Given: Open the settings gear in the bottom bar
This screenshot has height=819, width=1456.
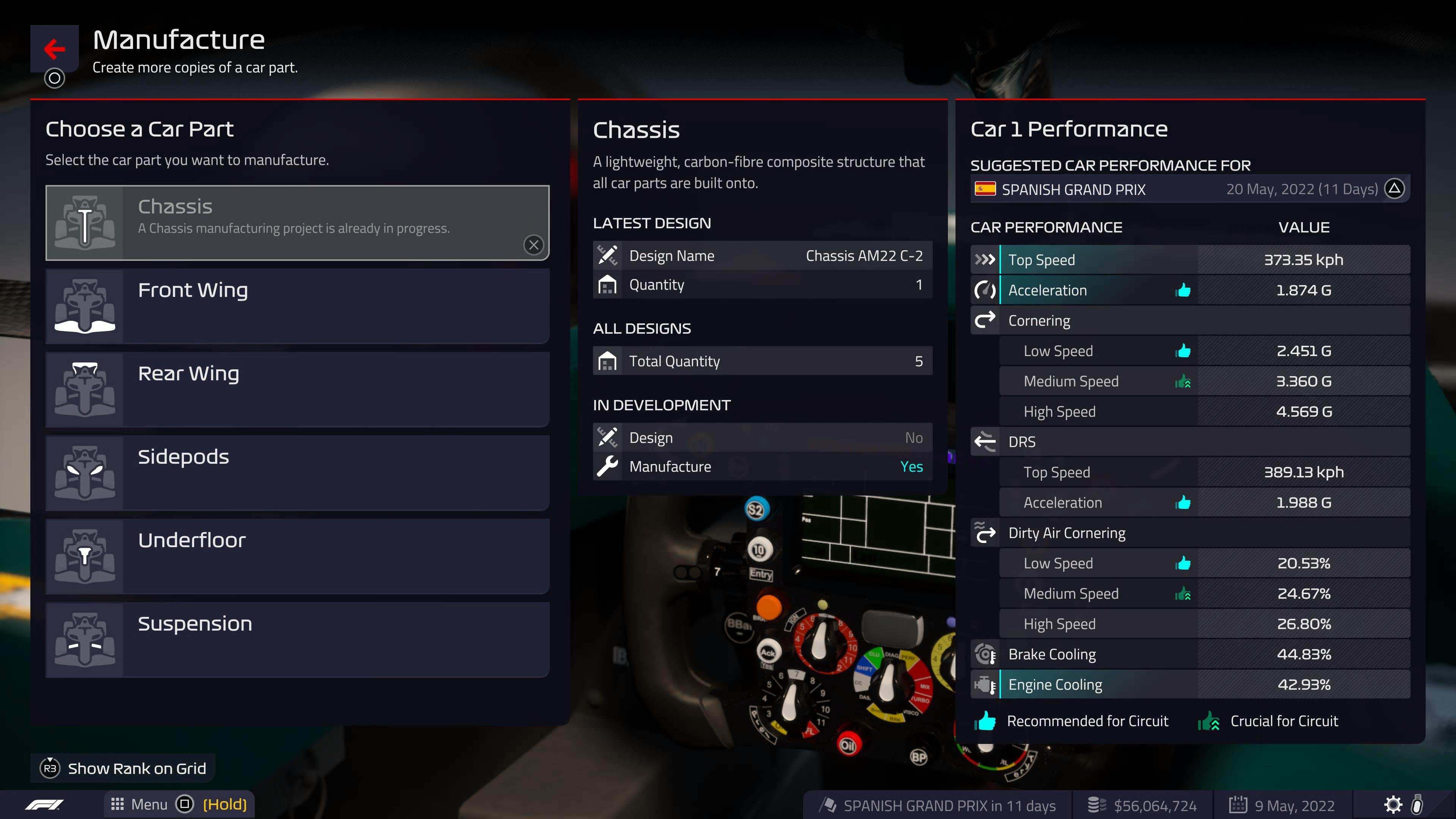Looking at the screenshot, I should pos(1393,804).
